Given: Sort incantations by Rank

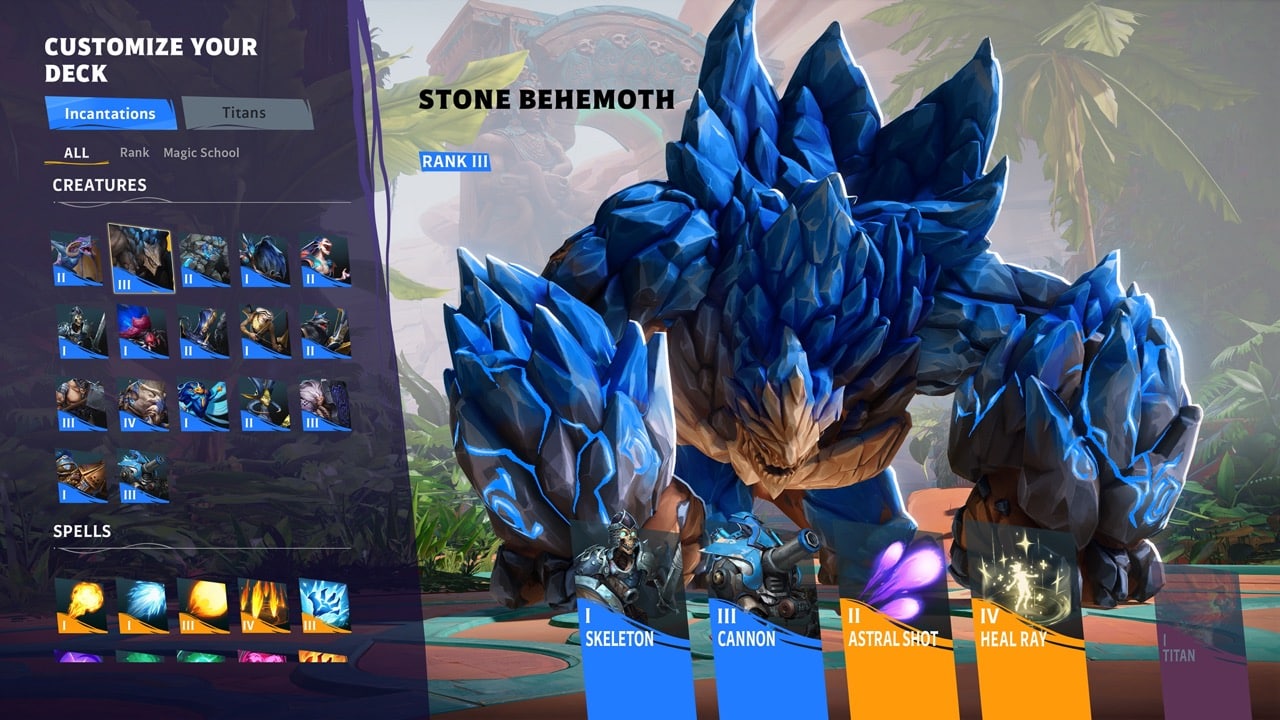Looking at the screenshot, I should [x=134, y=153].
